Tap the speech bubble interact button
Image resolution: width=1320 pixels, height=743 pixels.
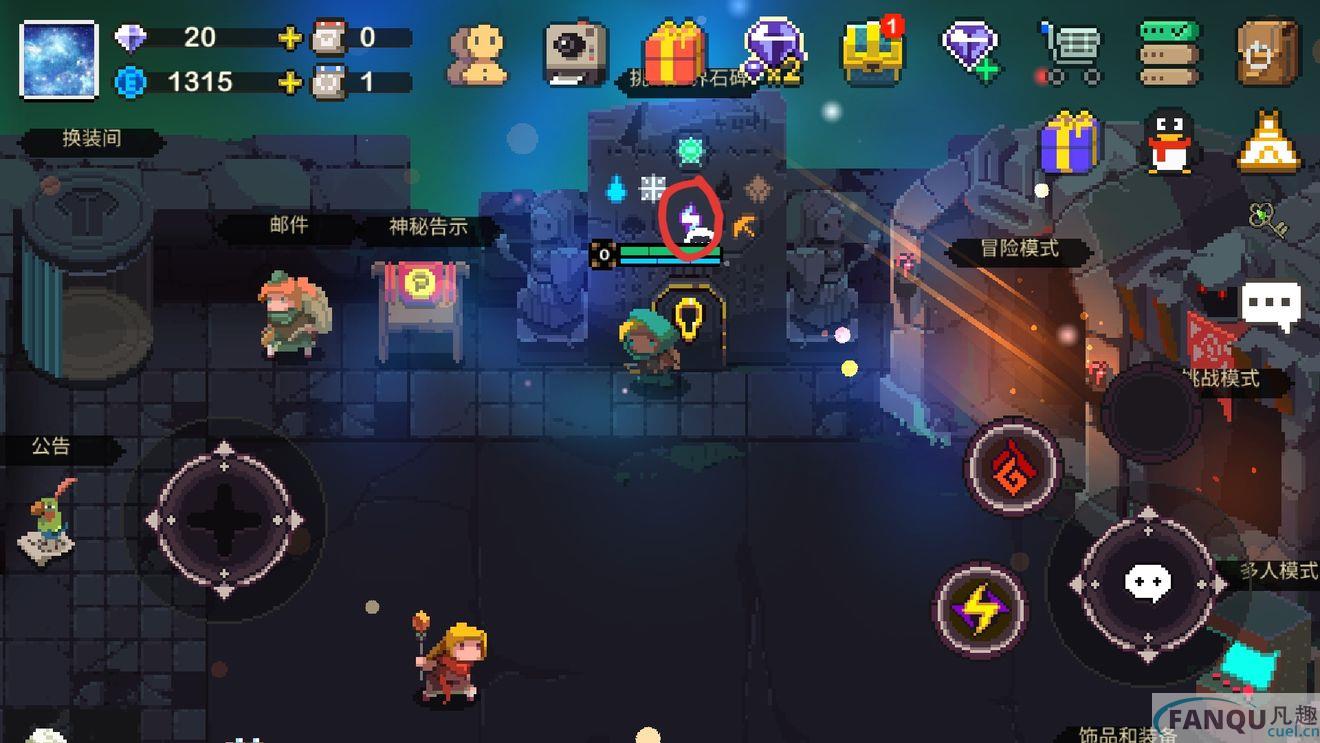pyautogui.click(x=1147, y=583)
